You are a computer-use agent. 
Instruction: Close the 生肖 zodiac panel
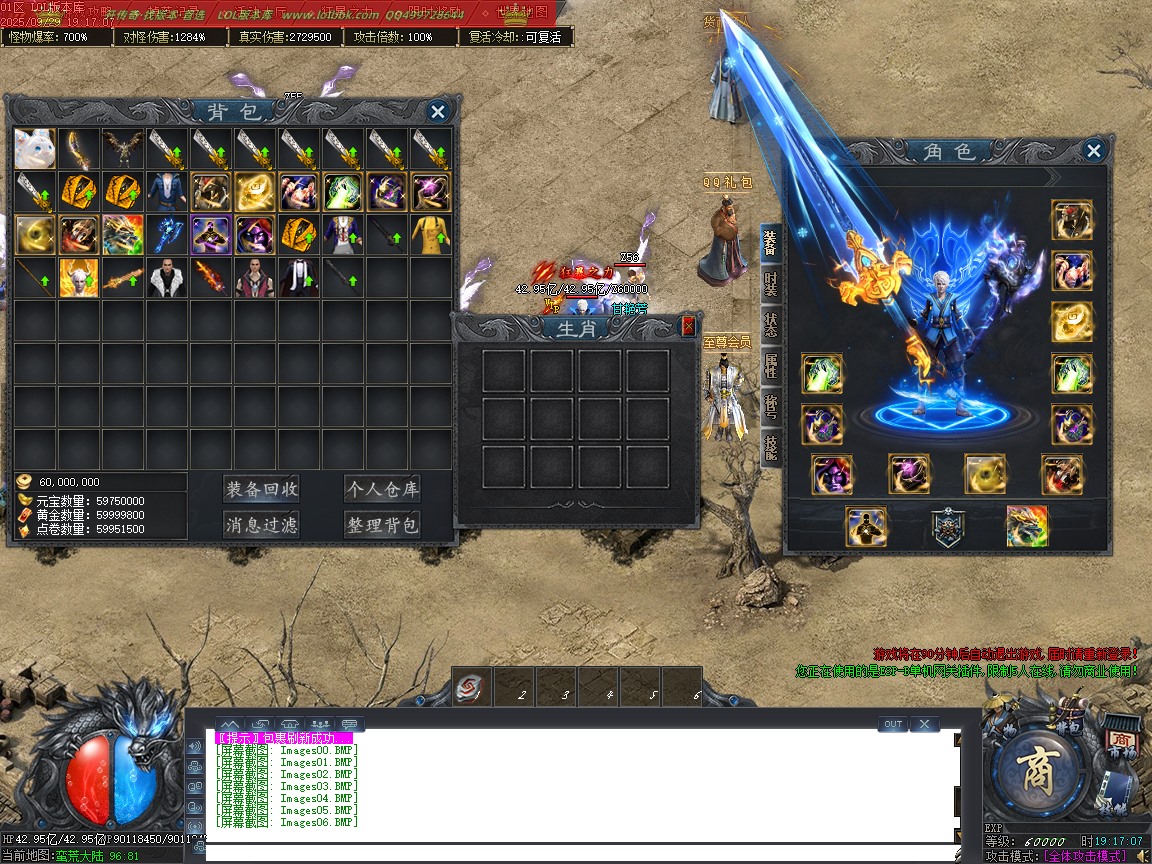(688, 326)
